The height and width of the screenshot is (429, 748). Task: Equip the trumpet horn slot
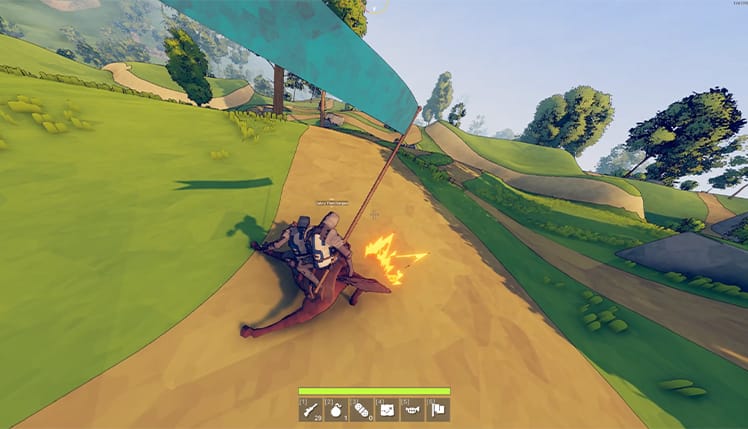(x=412, y=409)
